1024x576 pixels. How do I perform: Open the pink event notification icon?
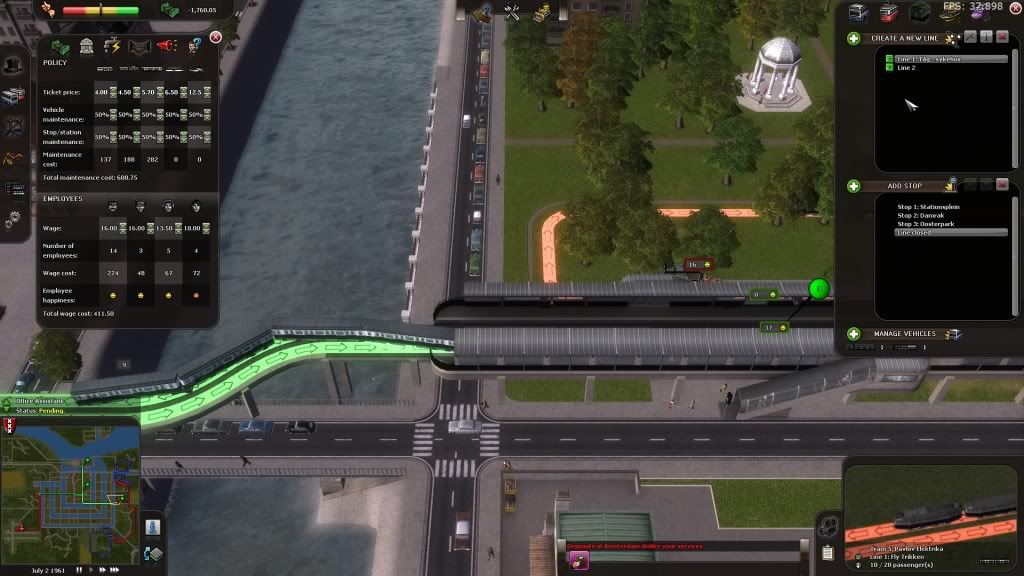(x=579, y=561)
